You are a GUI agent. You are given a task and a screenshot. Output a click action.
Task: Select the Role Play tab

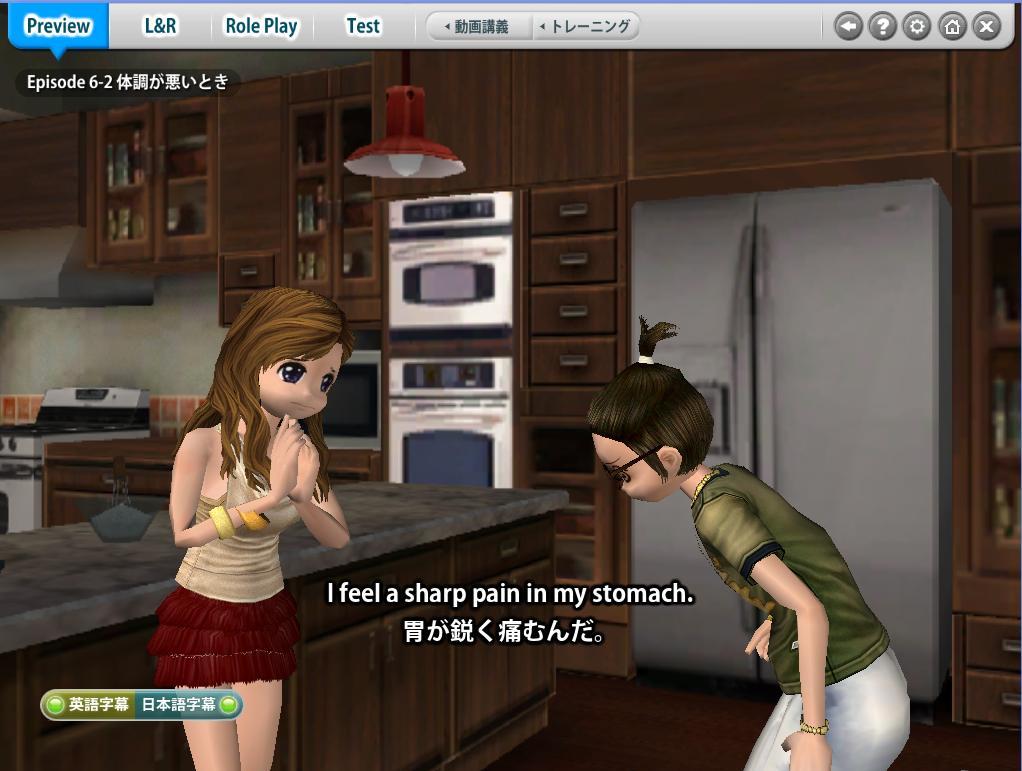point(261,26)
